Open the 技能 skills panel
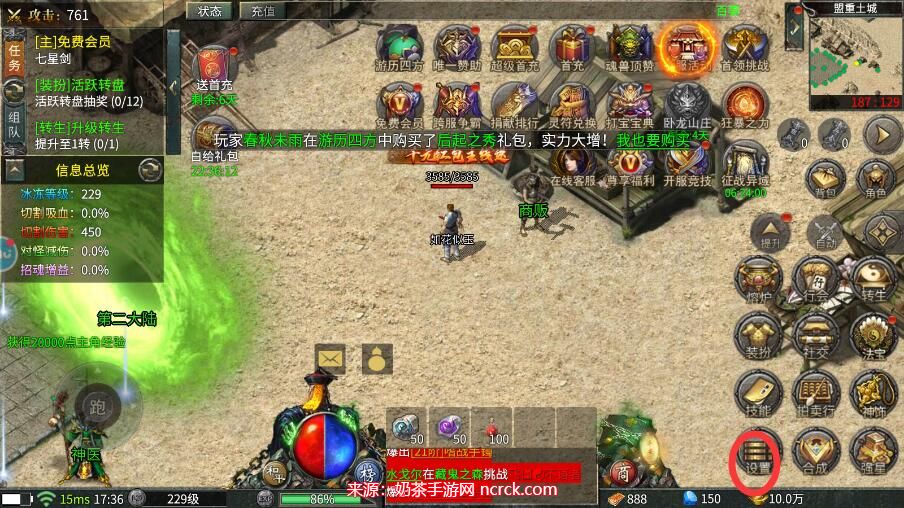The width and height of the screenshot is (904, 508). (x=759, y=394)
